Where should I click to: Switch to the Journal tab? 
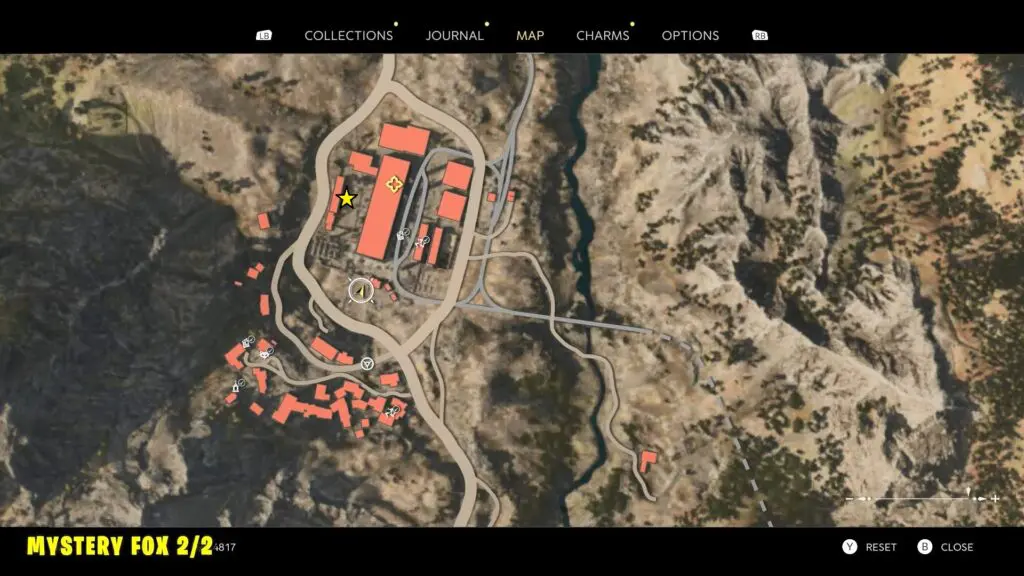point(454,35)
